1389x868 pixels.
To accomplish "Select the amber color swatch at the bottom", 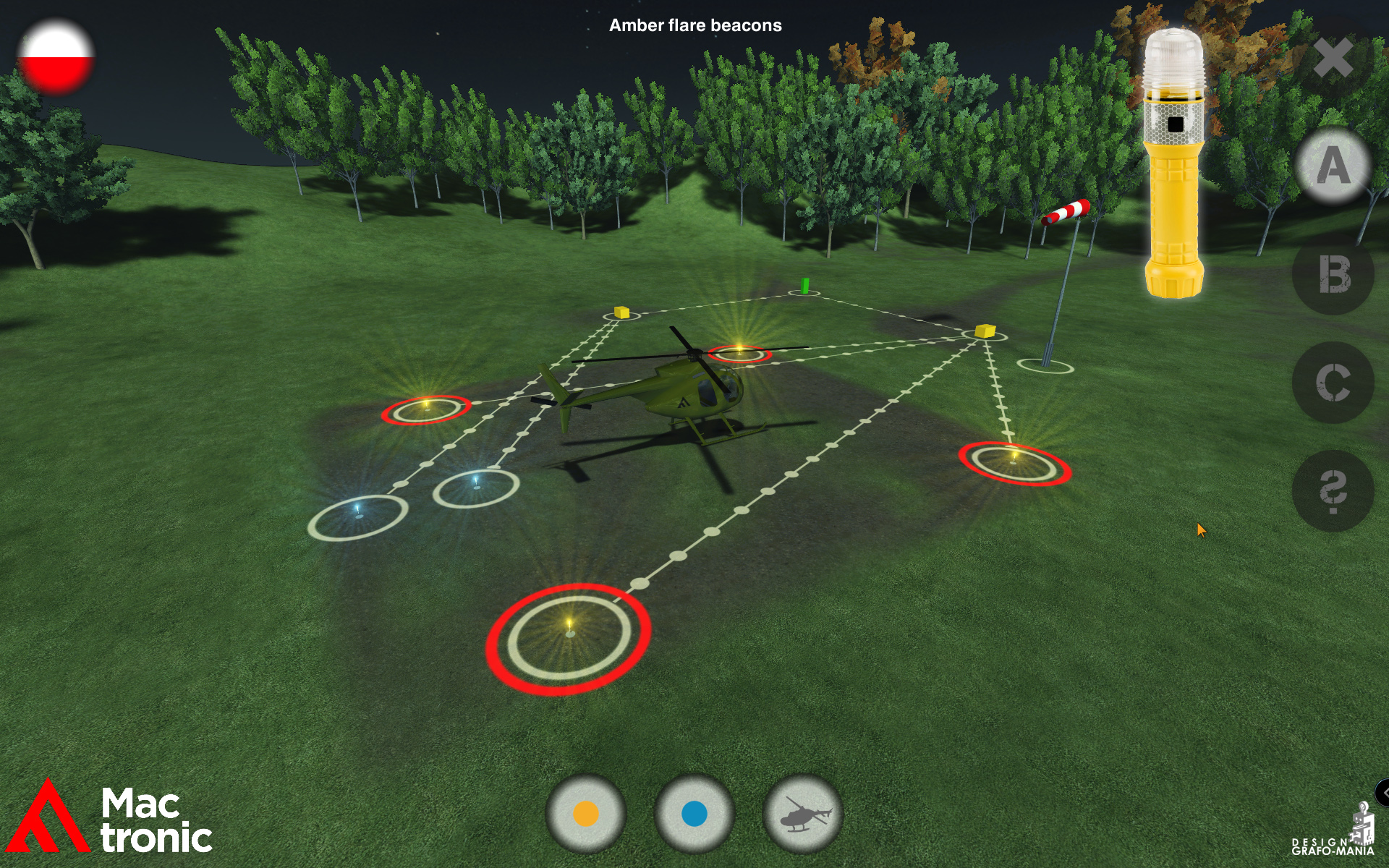I will (586, 812).
